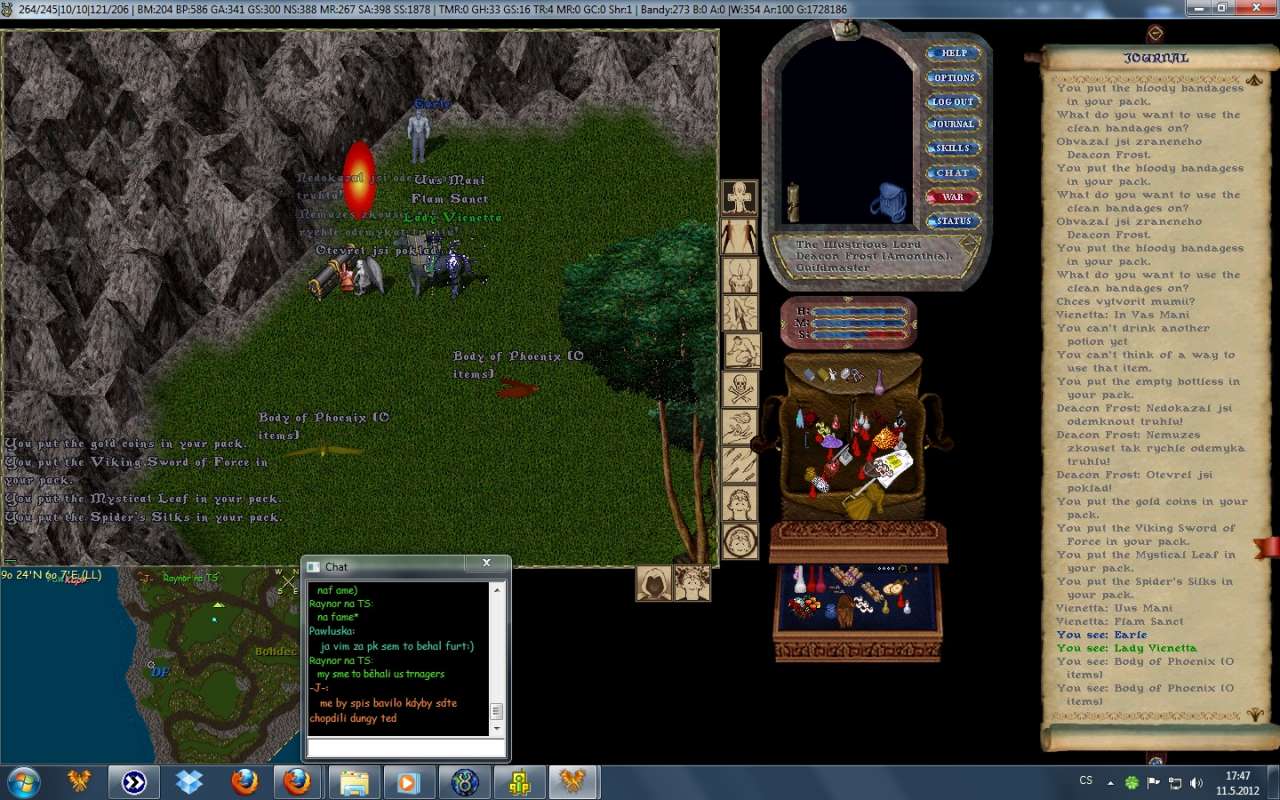1280x800 pixels.
Task: Open the blue backpack on the paperdoll
Action: click(x=886, y=202)
